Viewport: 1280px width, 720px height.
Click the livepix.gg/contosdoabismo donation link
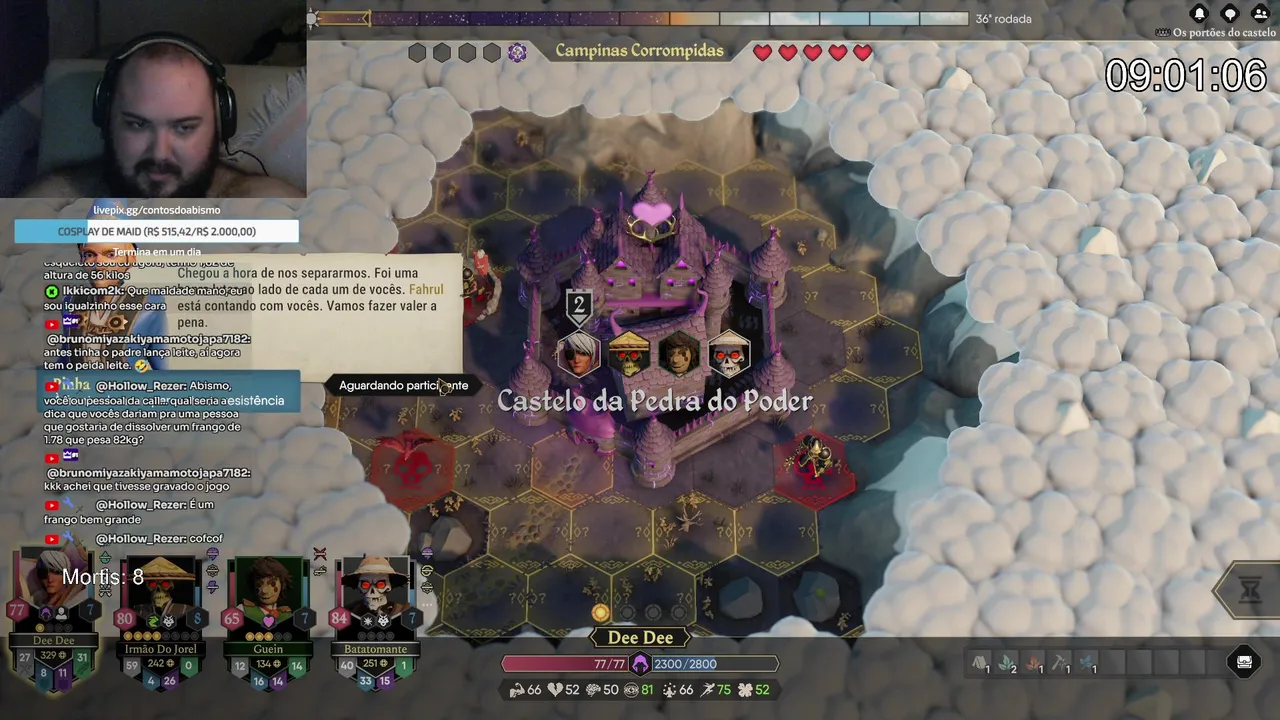[156, 210]
